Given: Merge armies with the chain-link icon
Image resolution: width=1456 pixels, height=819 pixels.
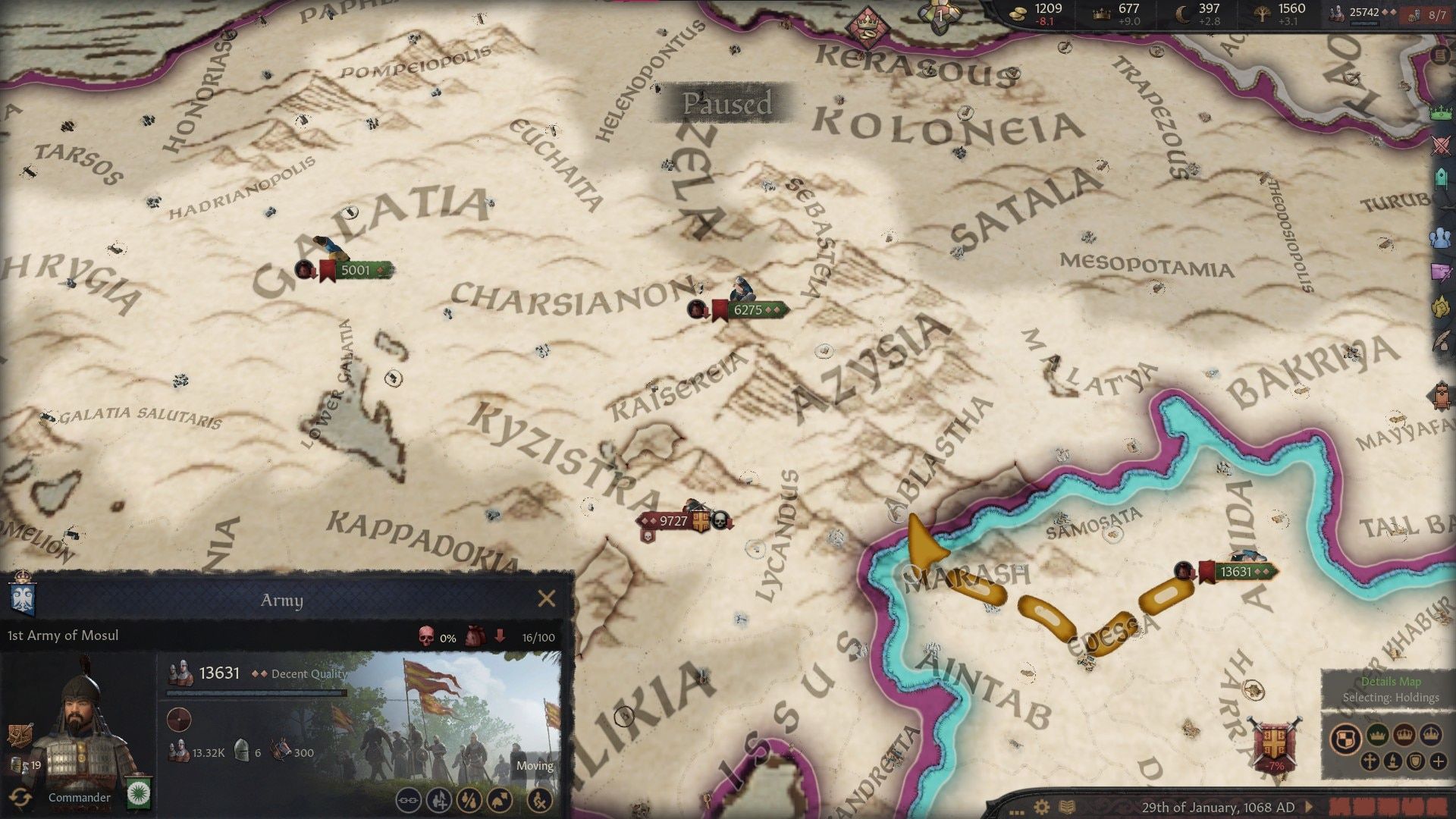Looking at the screenshot, I should click(x=408, y=801).
